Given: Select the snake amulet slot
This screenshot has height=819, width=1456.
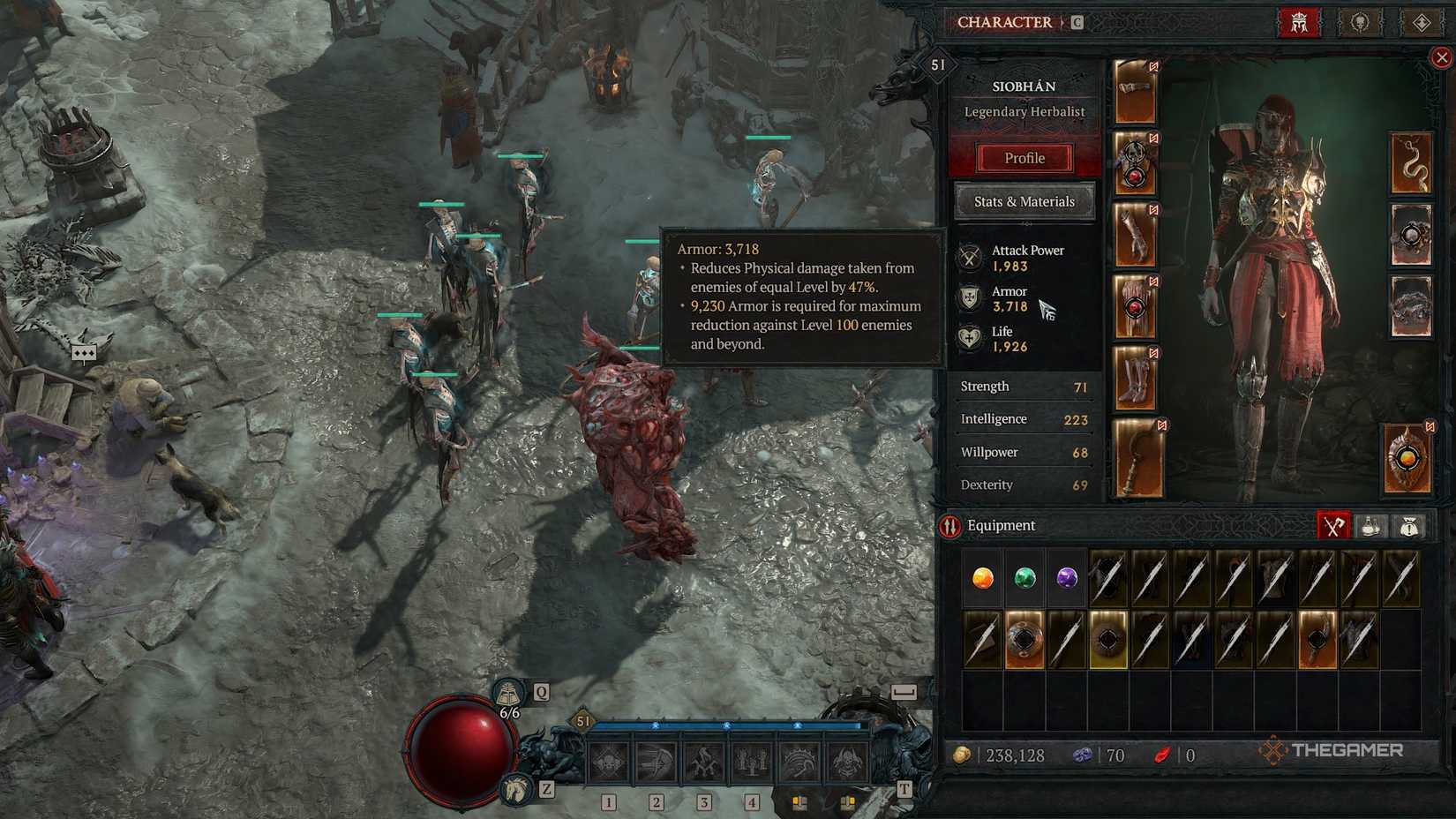Looking at the screenshot, I should (x=1410, y=163).
